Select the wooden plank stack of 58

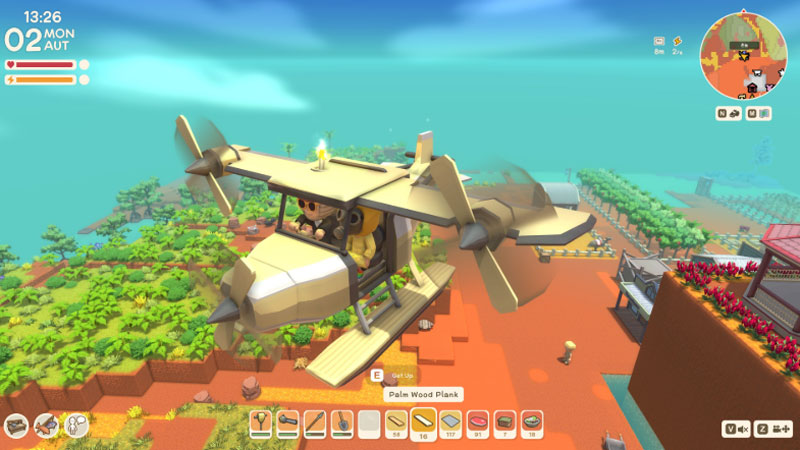coord(397,422)
